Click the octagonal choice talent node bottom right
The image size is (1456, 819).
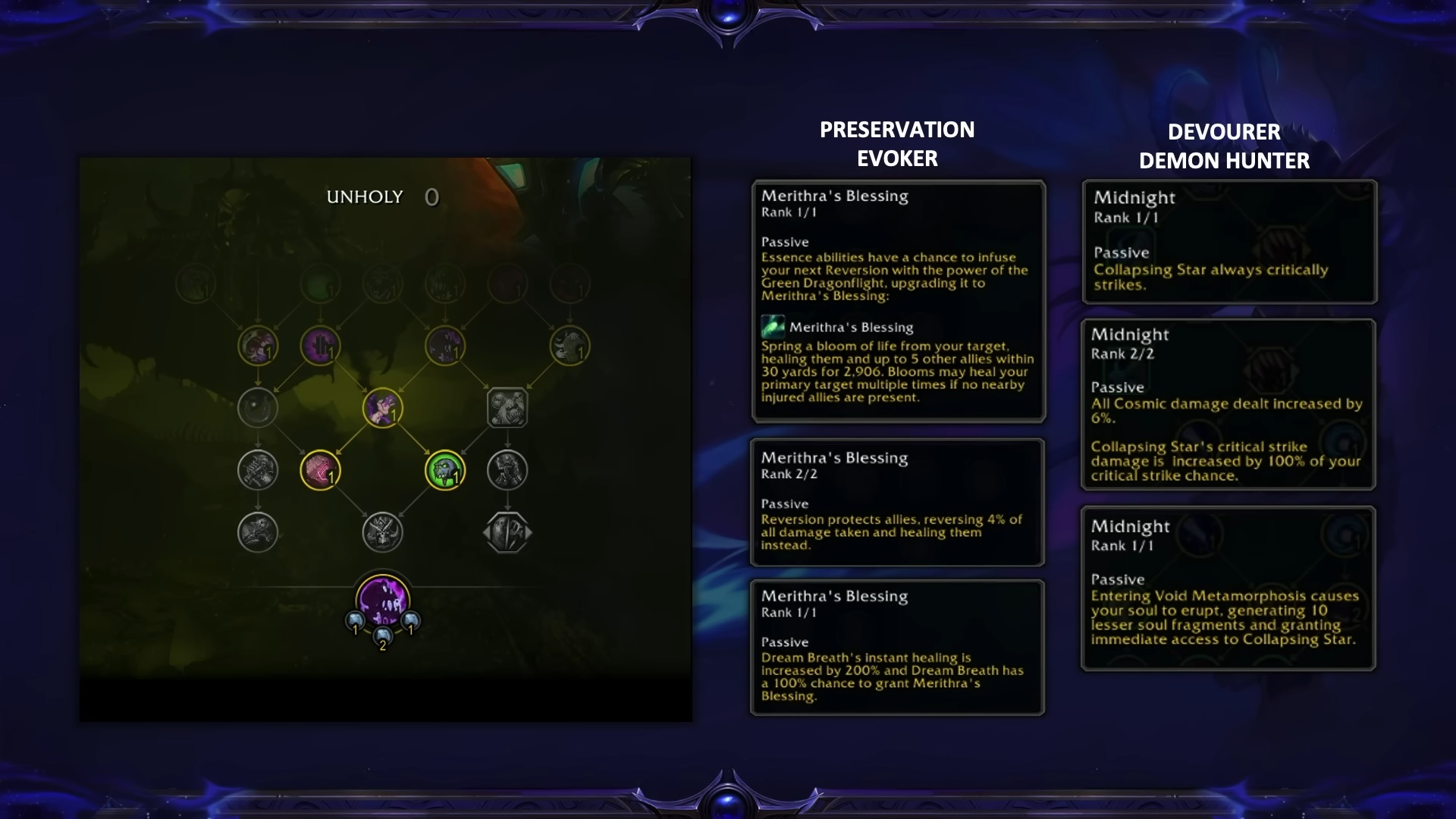tap(507, 533)
